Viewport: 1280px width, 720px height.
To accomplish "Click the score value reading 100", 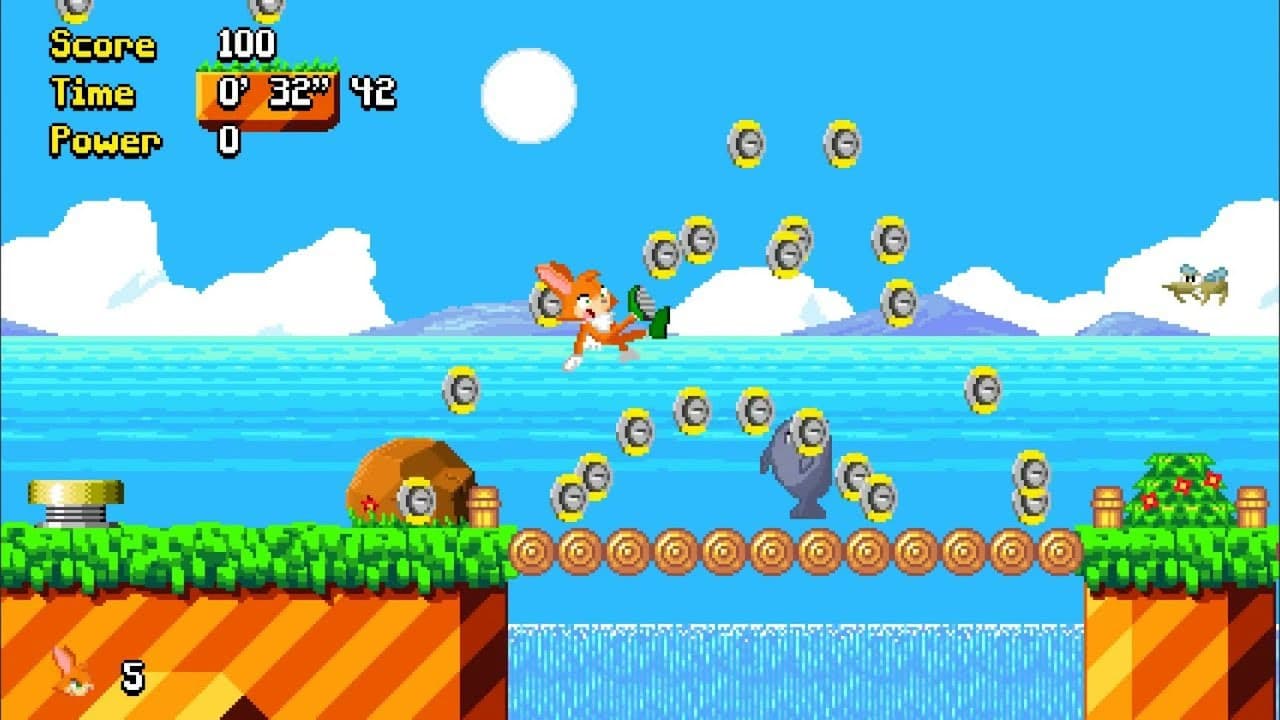I will 247,44.
